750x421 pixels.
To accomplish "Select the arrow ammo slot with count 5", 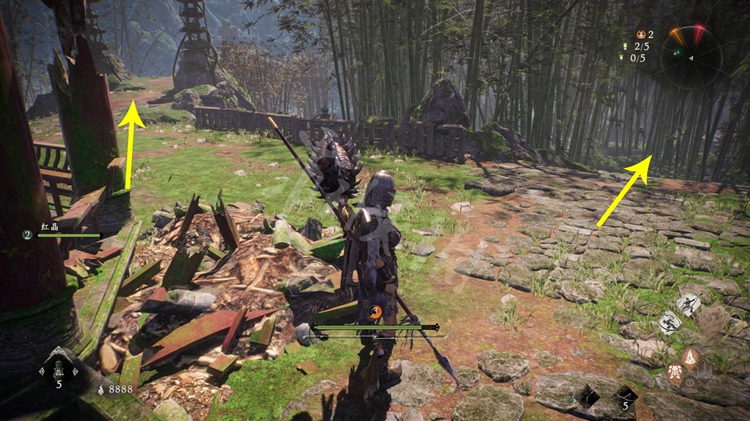I will 624,397.
